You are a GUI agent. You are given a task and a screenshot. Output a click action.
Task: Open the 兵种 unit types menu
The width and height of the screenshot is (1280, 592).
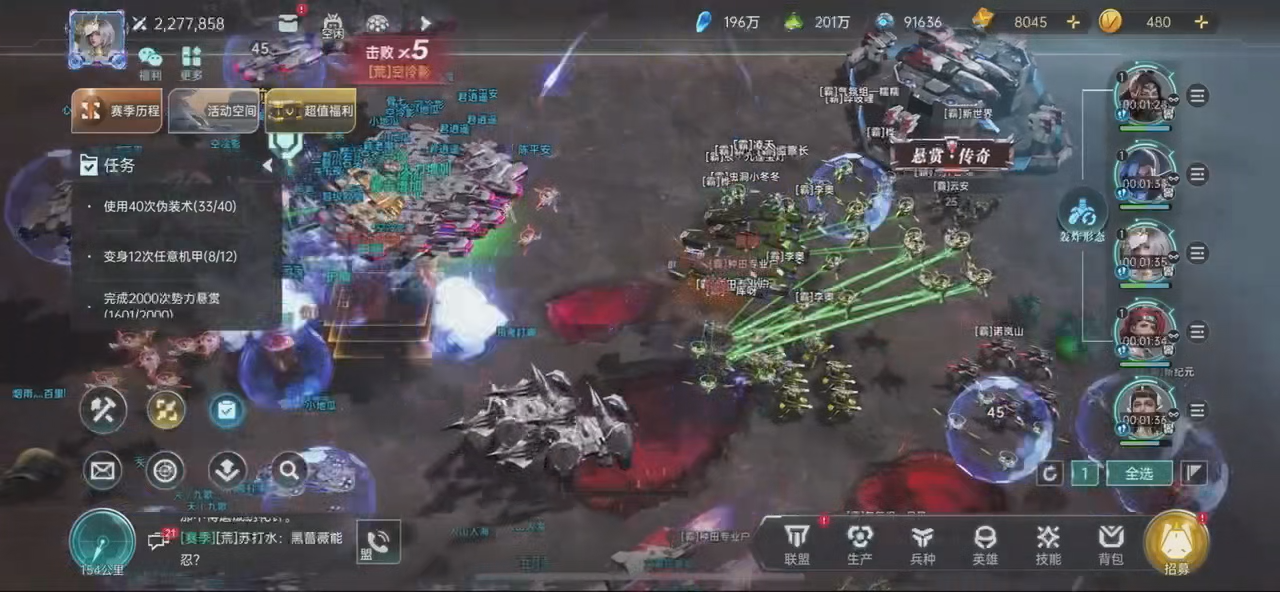coord(922,544)
